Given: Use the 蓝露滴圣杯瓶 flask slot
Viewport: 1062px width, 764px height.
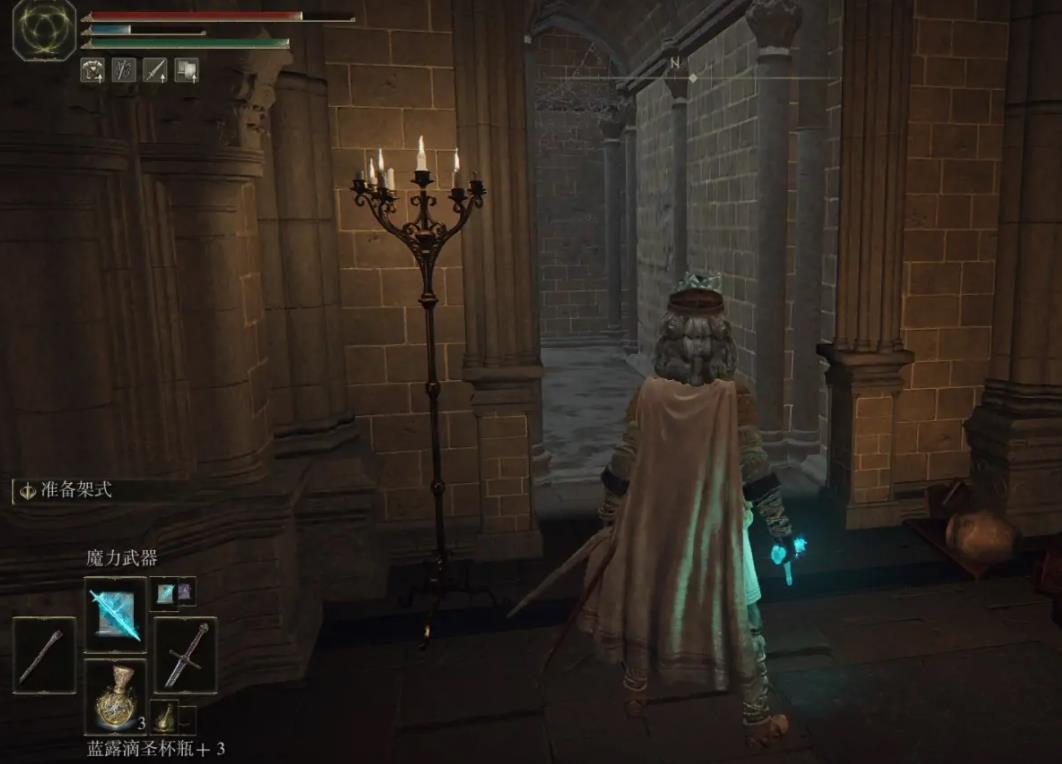Looking at the screenshot, I should 115,694.
